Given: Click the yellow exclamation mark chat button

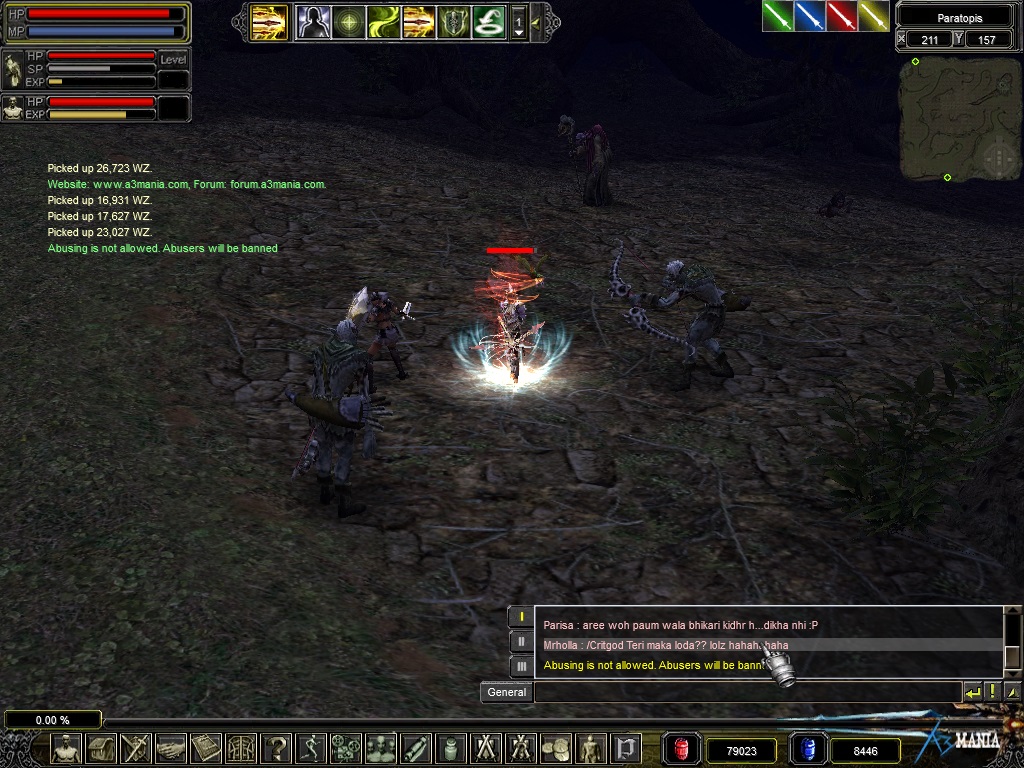Looking at the screenshot, I should click(x=992, y=692).
